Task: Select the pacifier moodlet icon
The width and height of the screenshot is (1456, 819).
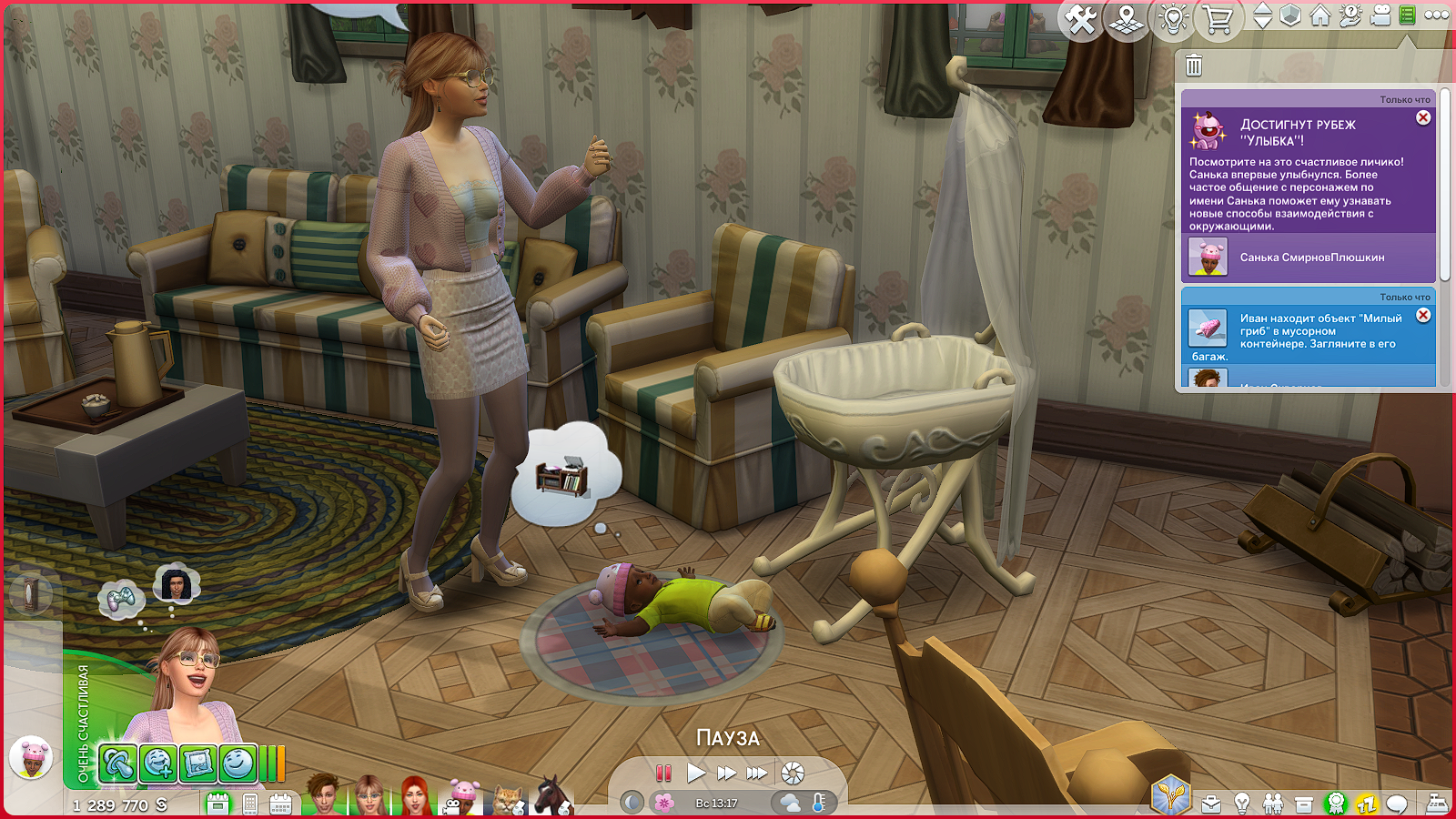Action: pyautogui.click(x=117, y=763)
